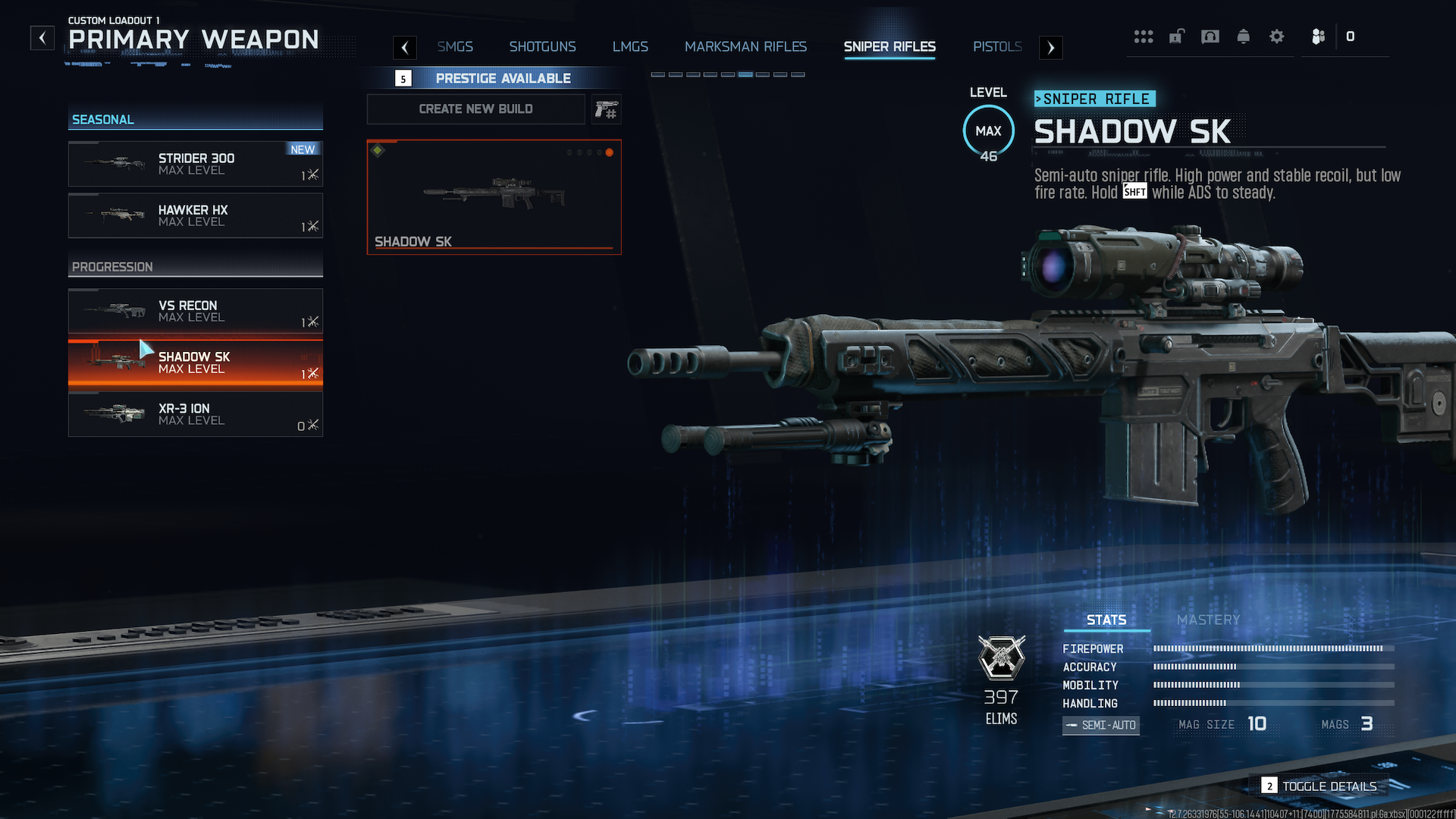
Task: Open the build code import icon
Action: click(606, 109)
